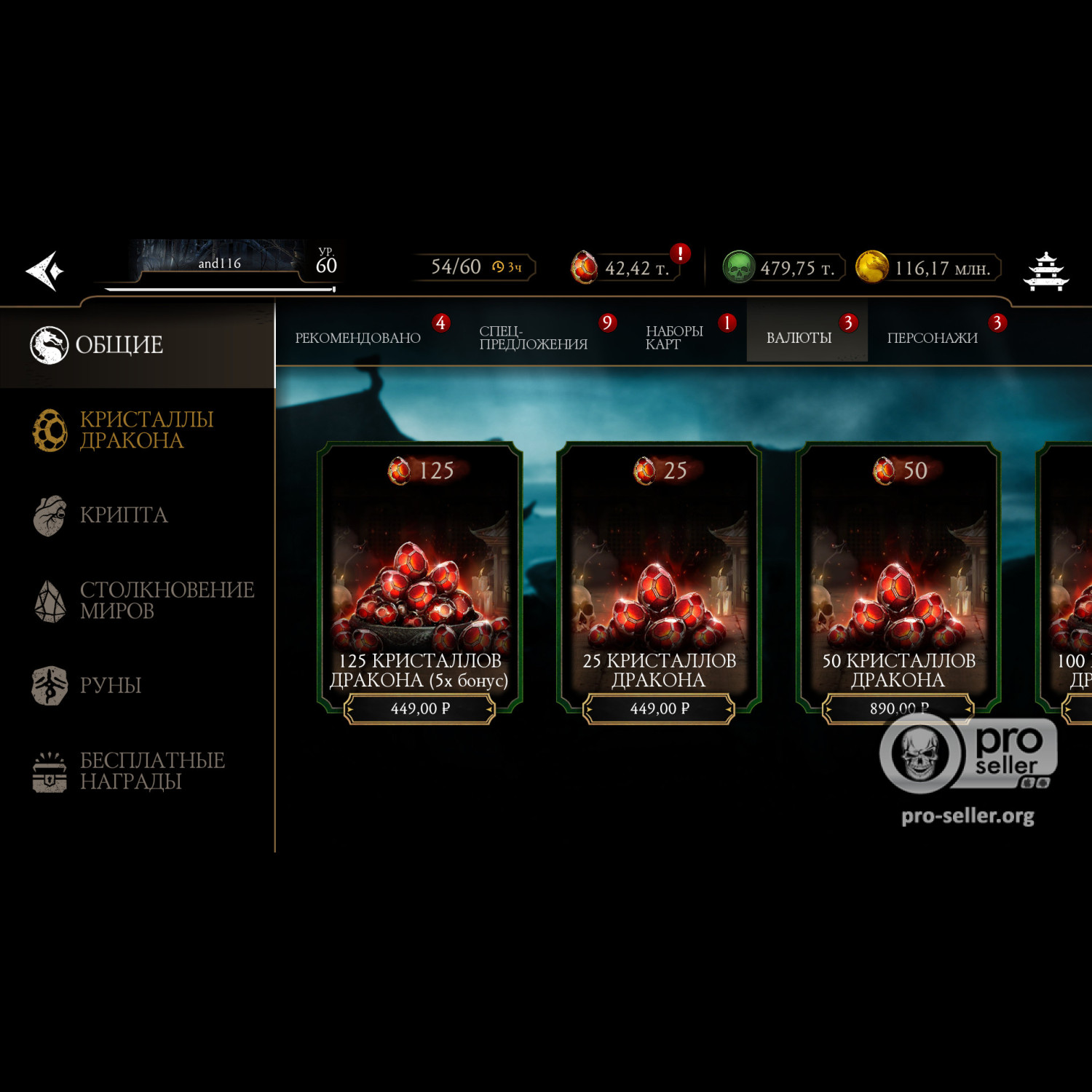Buy 125 dragon crystals bonus pack

point(419,708)
